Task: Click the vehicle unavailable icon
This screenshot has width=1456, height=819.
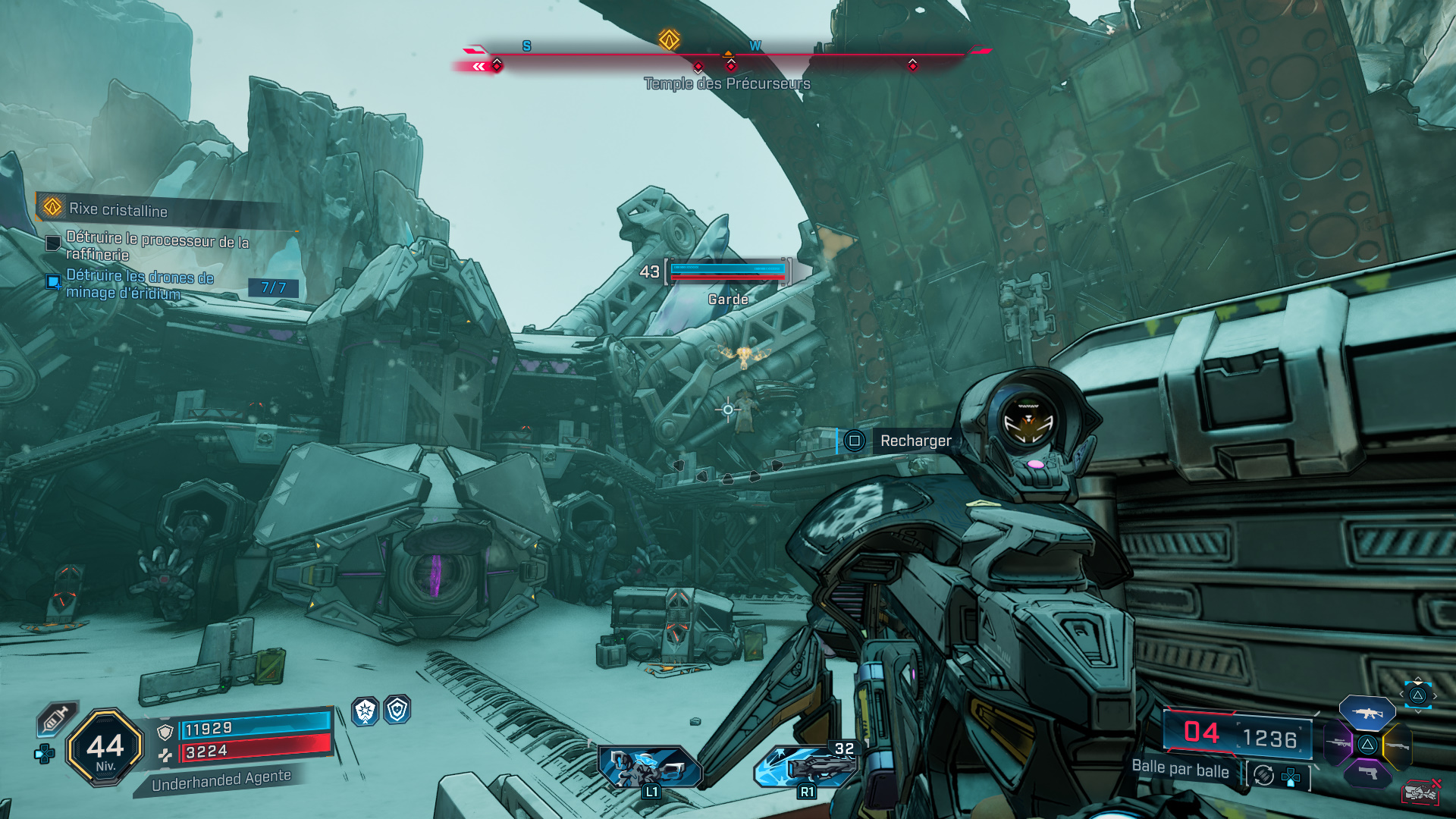Action: [1420, 792]
